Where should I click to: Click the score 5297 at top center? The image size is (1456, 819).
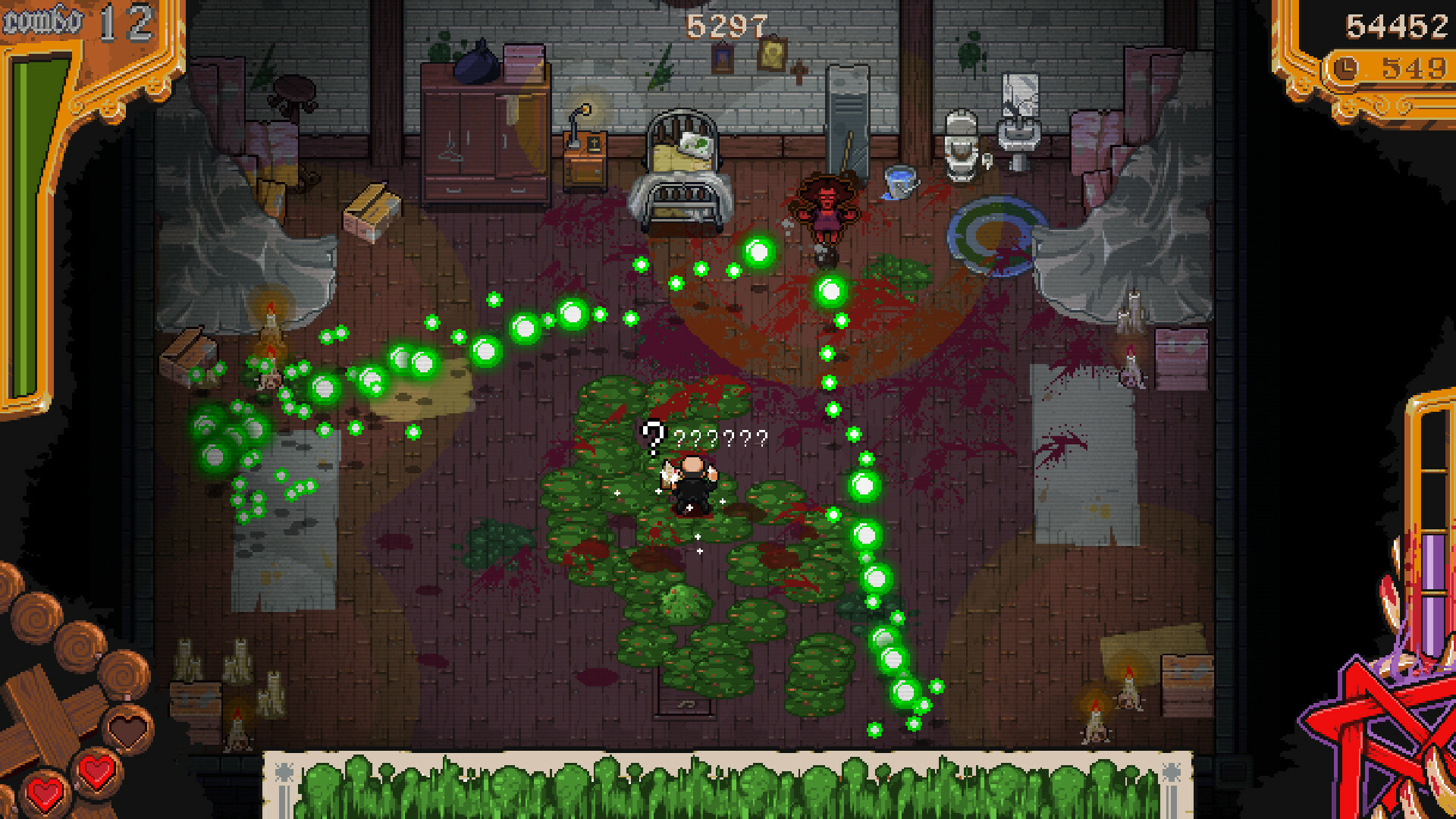pyautogui.click(x=719, y=27)
